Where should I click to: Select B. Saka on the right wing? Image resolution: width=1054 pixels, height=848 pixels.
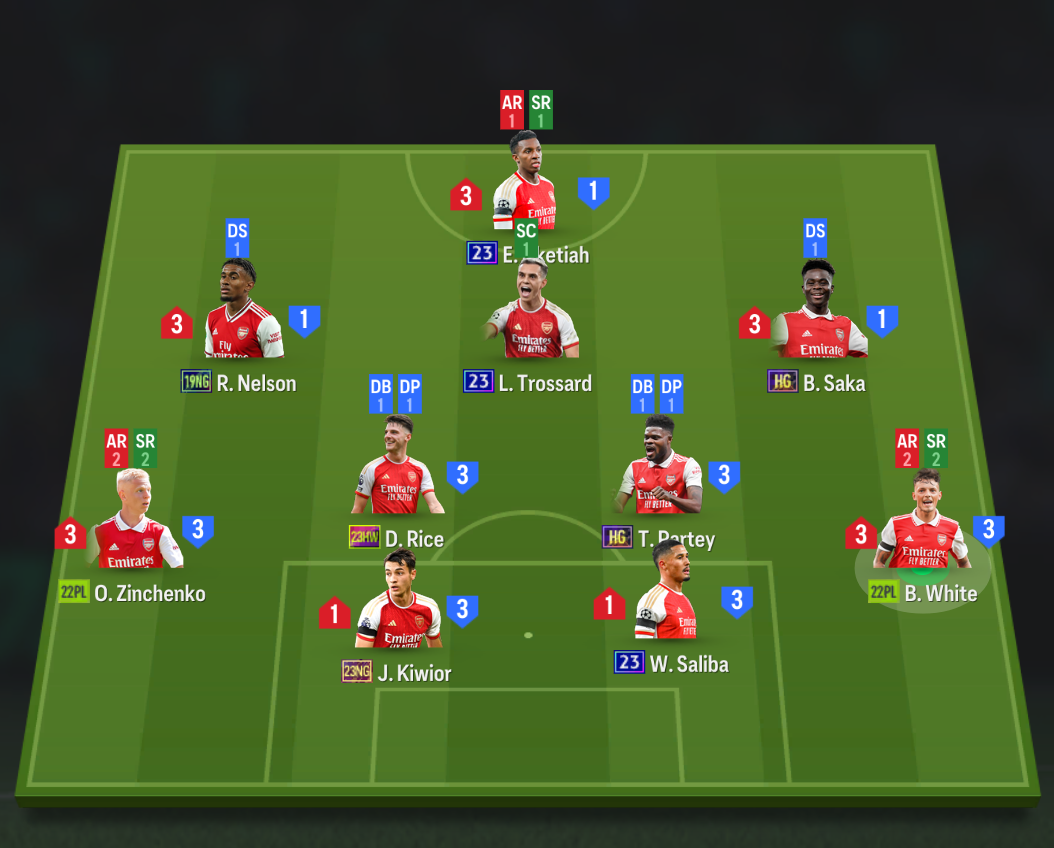[819, 316]
